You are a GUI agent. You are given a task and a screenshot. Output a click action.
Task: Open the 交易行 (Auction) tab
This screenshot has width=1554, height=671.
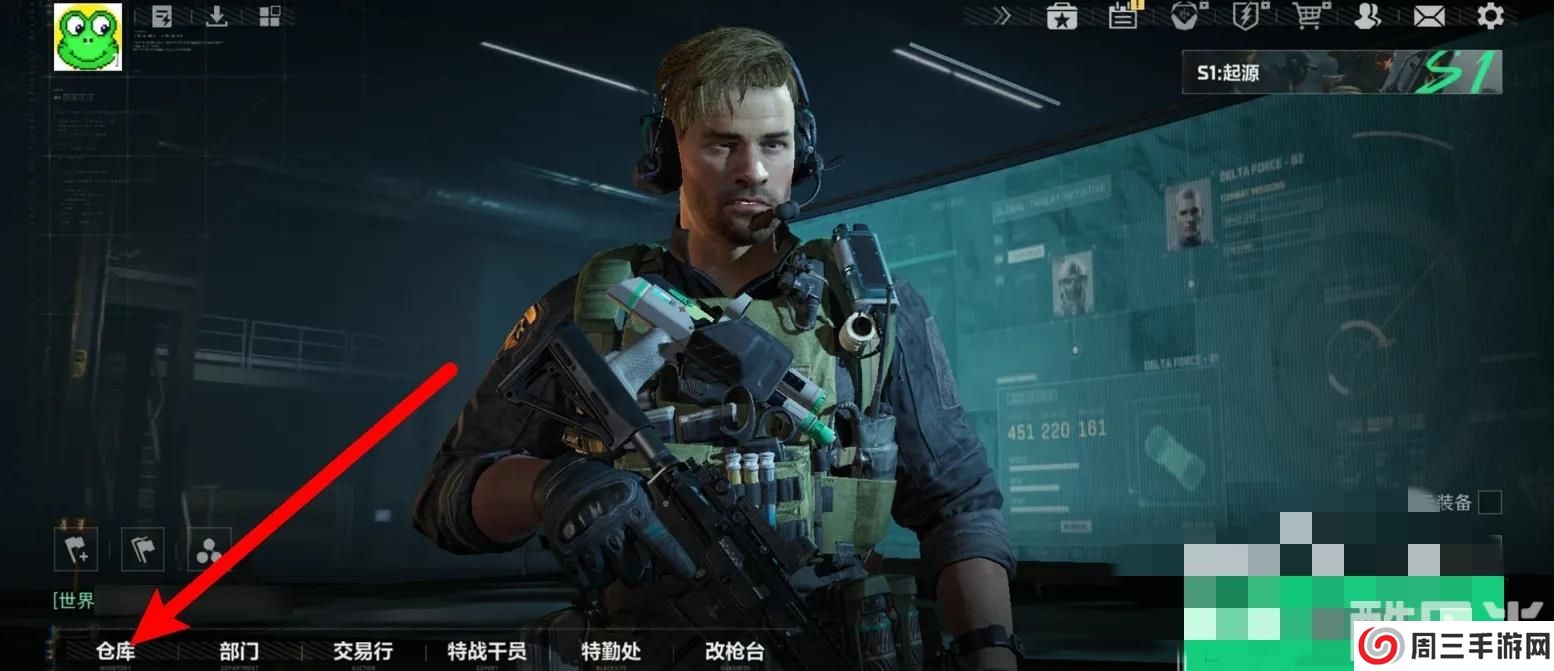point(362,651)
